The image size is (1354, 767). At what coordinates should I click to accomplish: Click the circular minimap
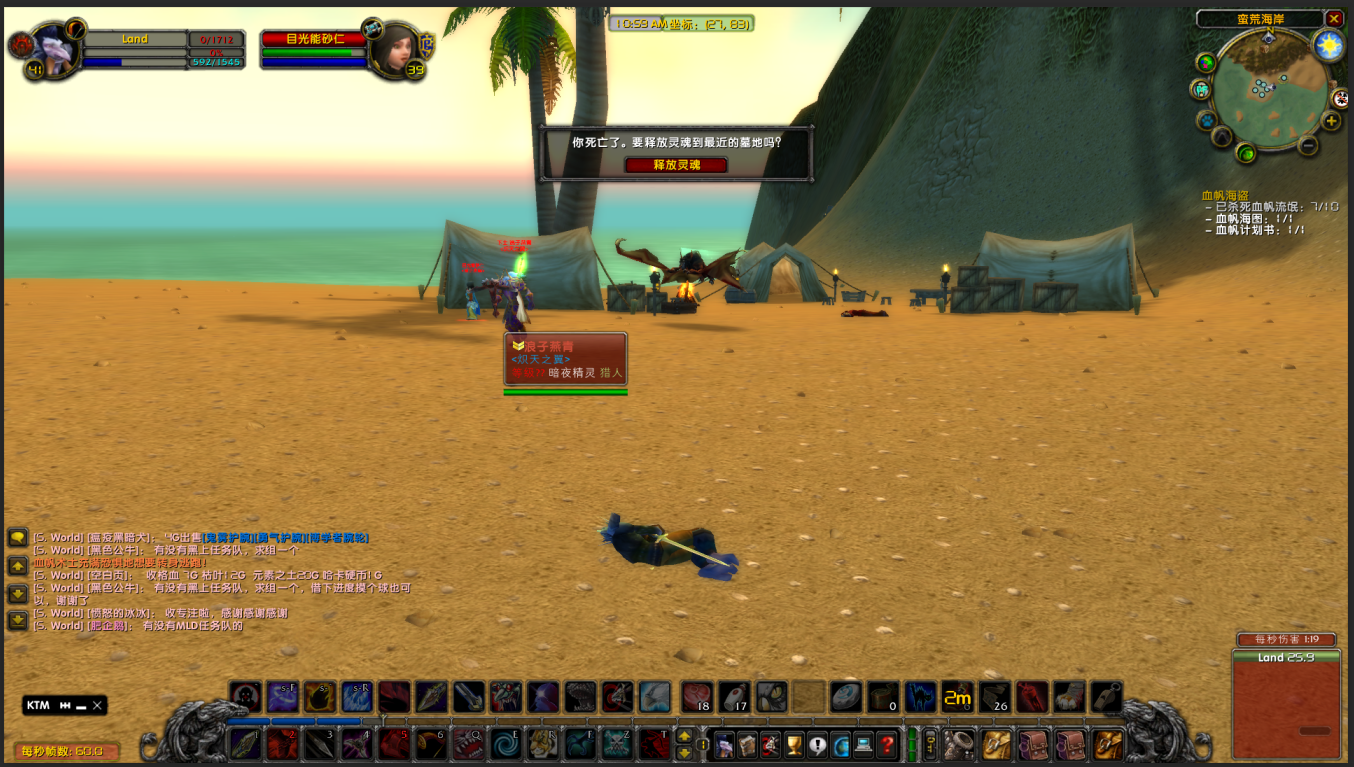point(1267,90)
